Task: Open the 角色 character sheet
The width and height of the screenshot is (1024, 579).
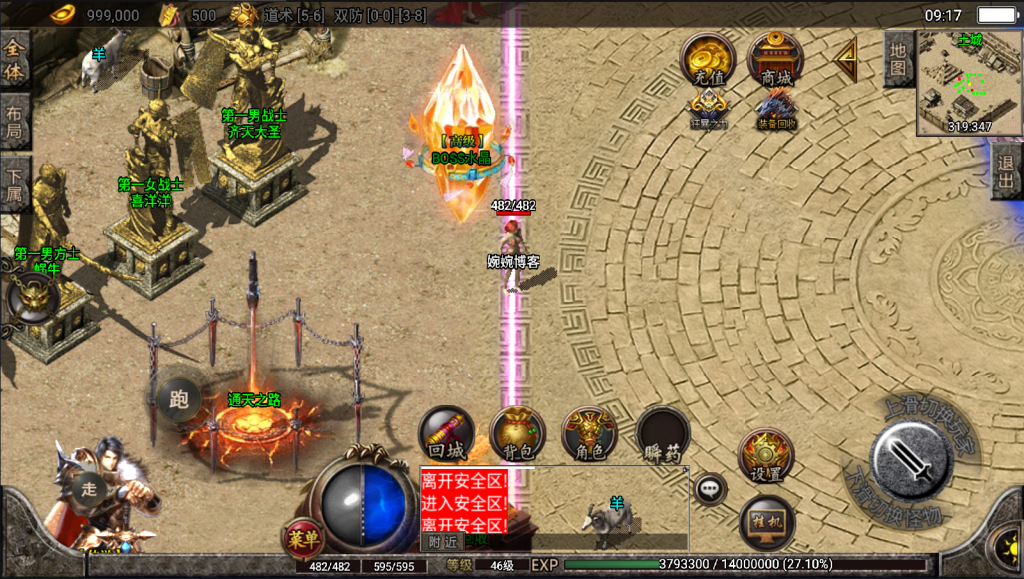Action: tap(589, 435)
